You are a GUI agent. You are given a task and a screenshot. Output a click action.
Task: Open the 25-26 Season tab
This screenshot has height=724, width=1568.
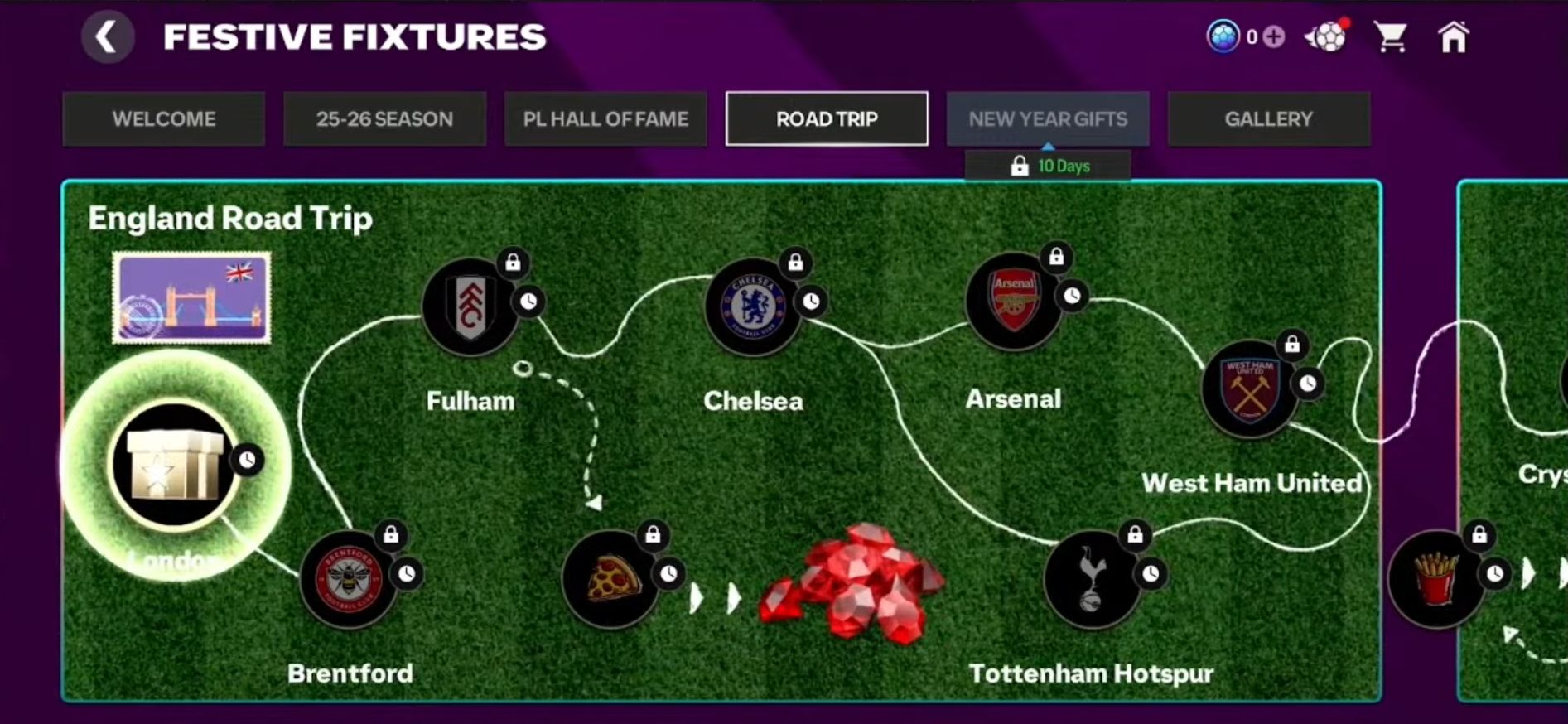tap(384, 119)
